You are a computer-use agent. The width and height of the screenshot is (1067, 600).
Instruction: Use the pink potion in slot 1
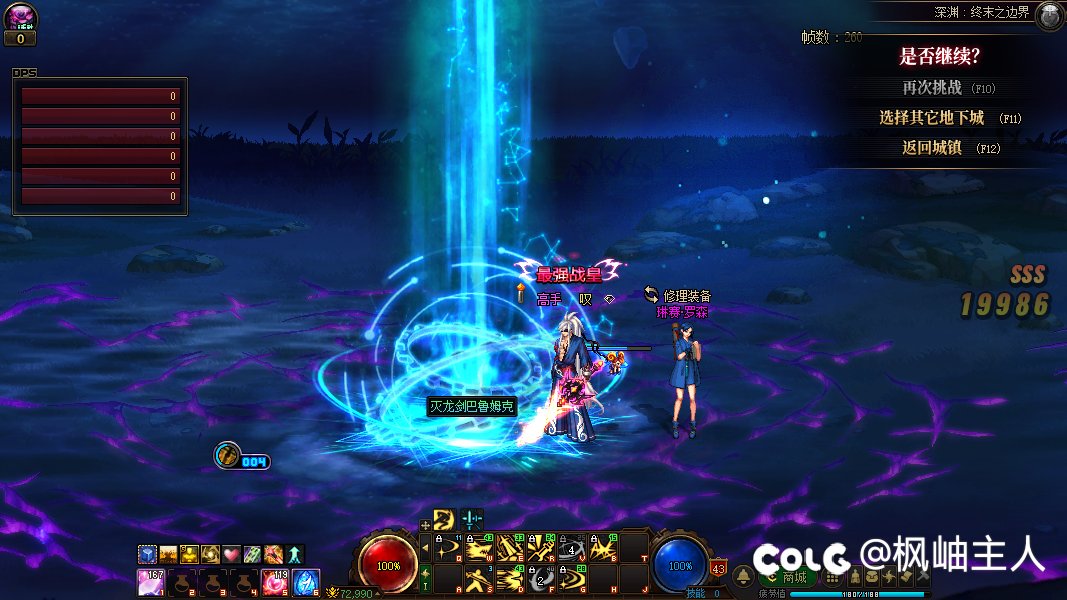[x=151, y=581]
